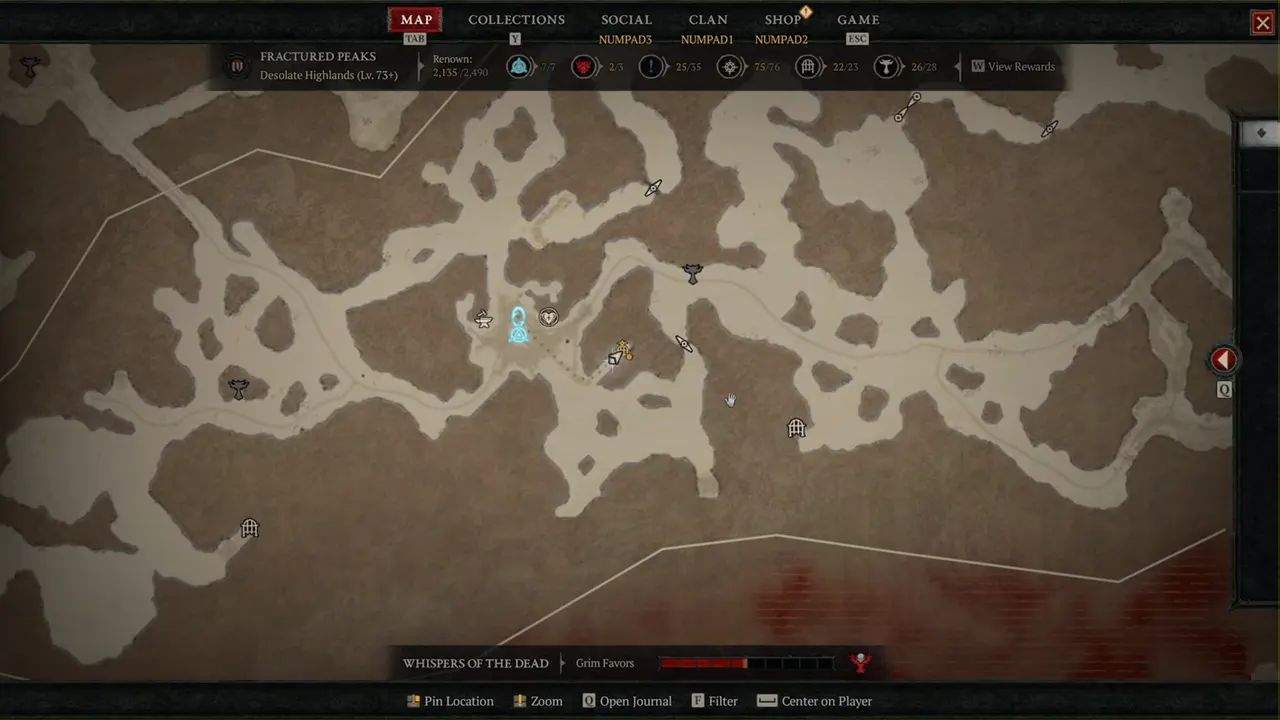Click the side quests renown icon
This screenshot has width=1280, height=720.
pos(651,67)
